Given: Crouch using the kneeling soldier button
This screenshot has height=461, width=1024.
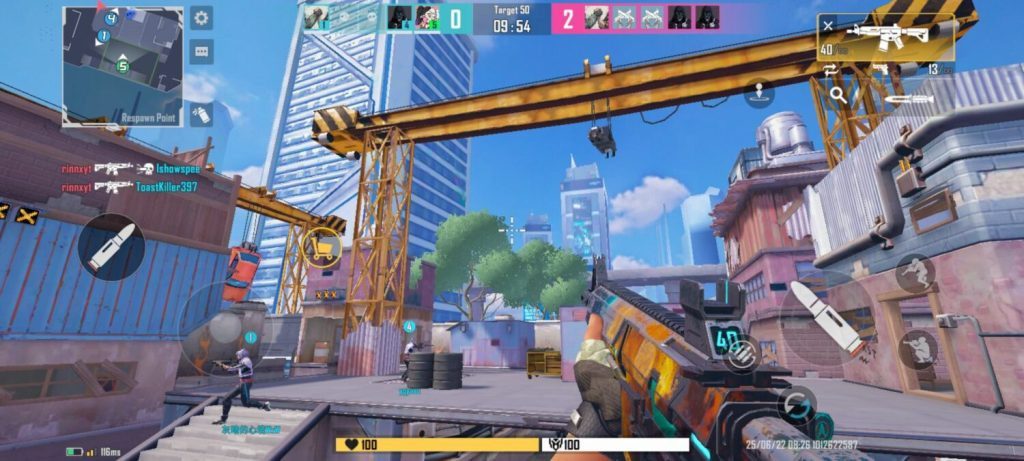Looking at the screenshot, I should pyautogui.click(x=917, y=349).
